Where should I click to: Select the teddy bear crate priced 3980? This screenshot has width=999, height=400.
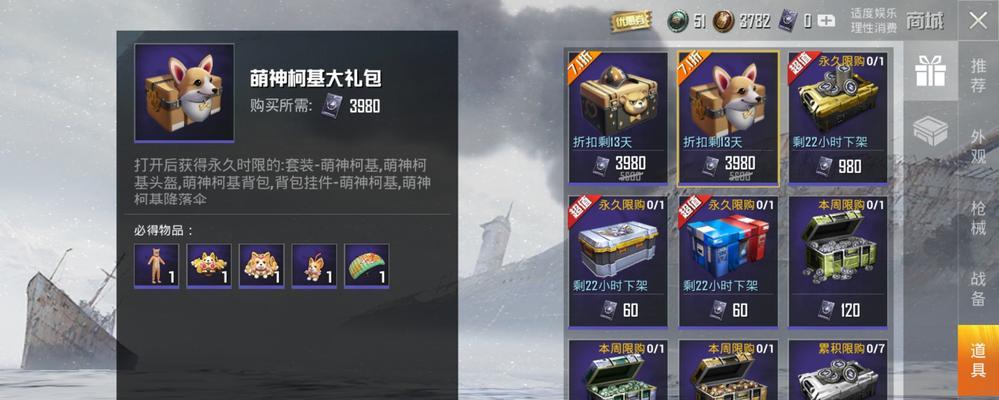tap(618, 118)
